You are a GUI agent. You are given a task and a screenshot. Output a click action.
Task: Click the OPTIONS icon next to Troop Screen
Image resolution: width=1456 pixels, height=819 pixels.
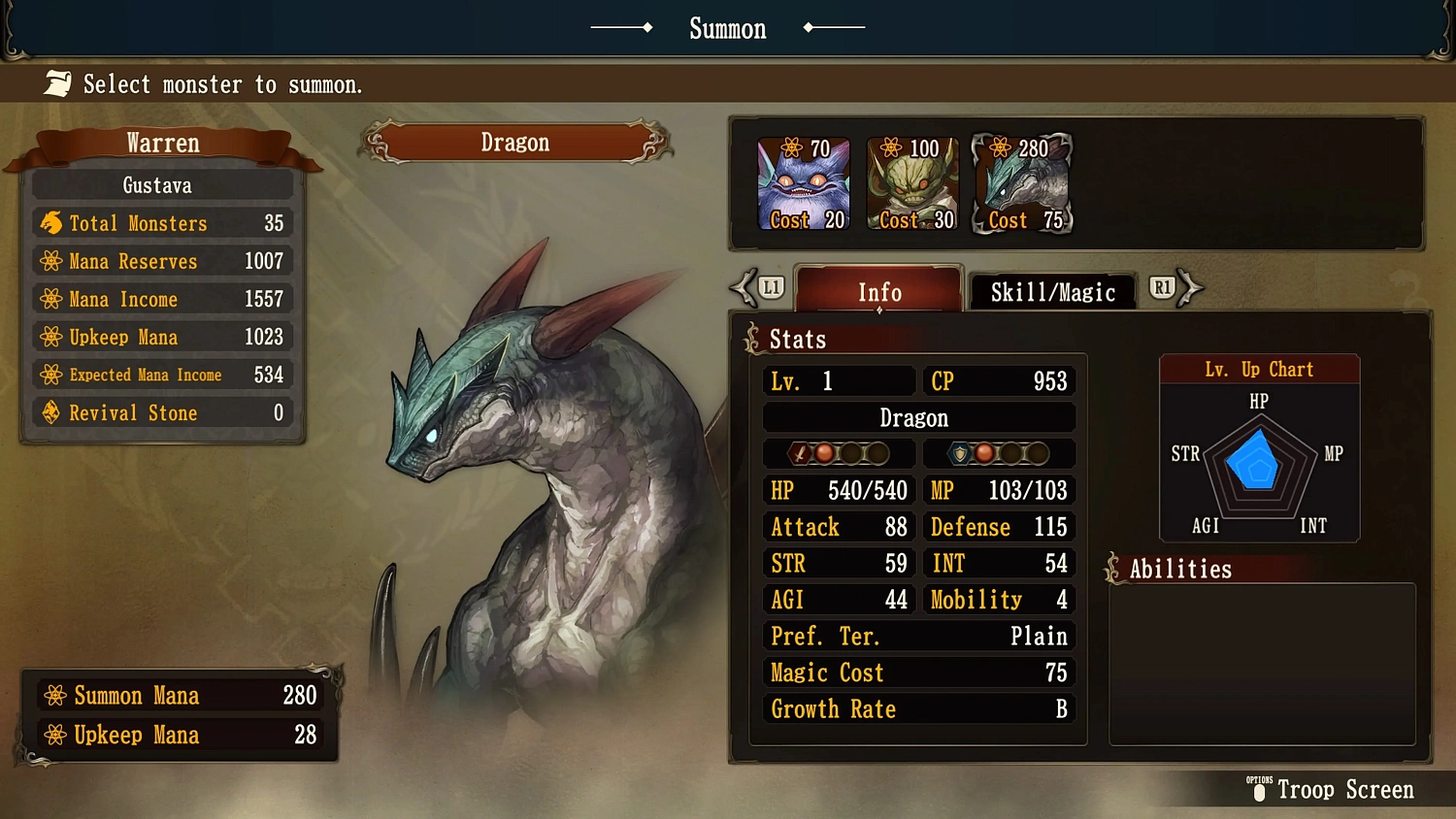1259,790
